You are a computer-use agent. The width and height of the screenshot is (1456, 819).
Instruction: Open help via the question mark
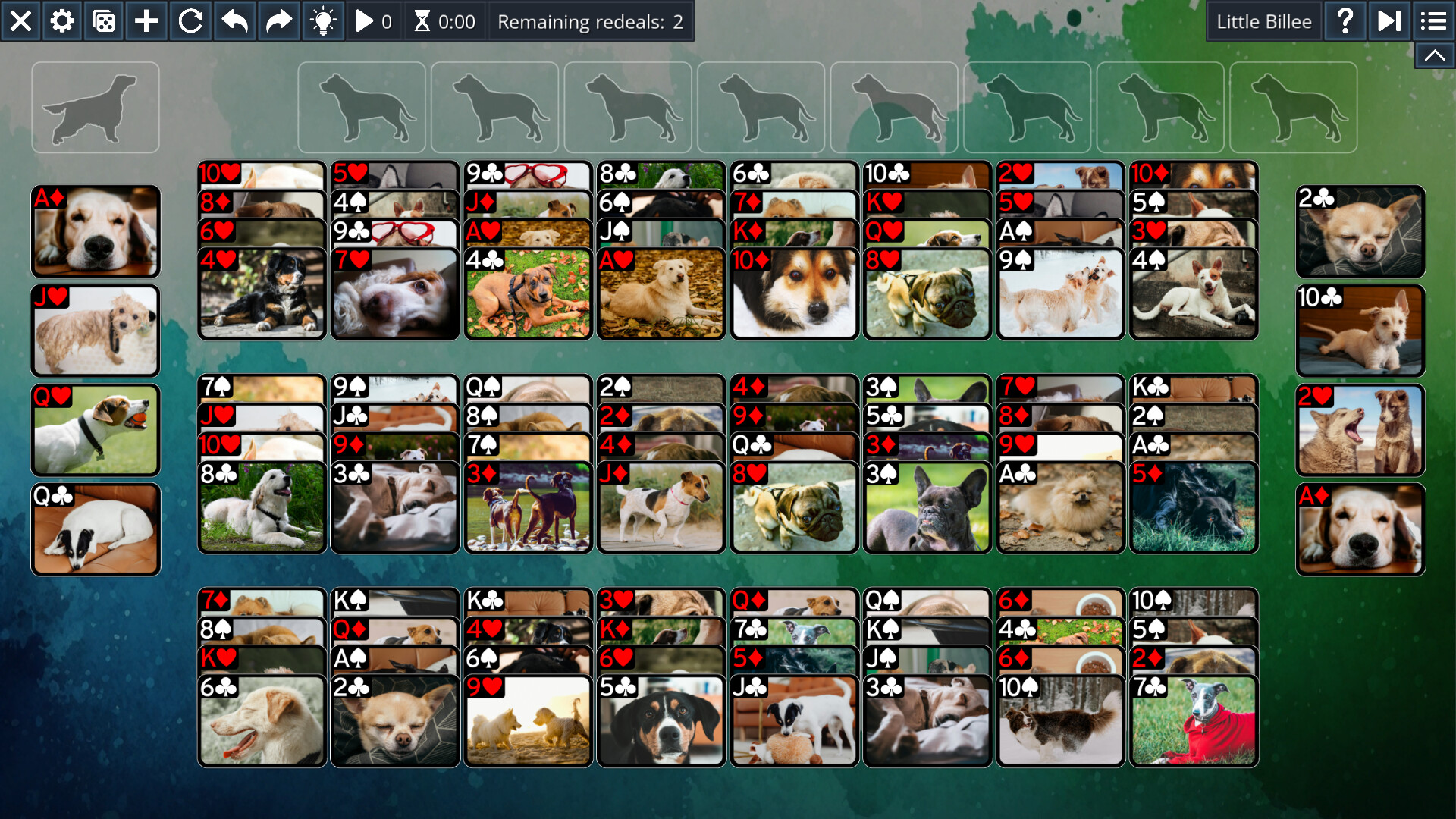1346,21
